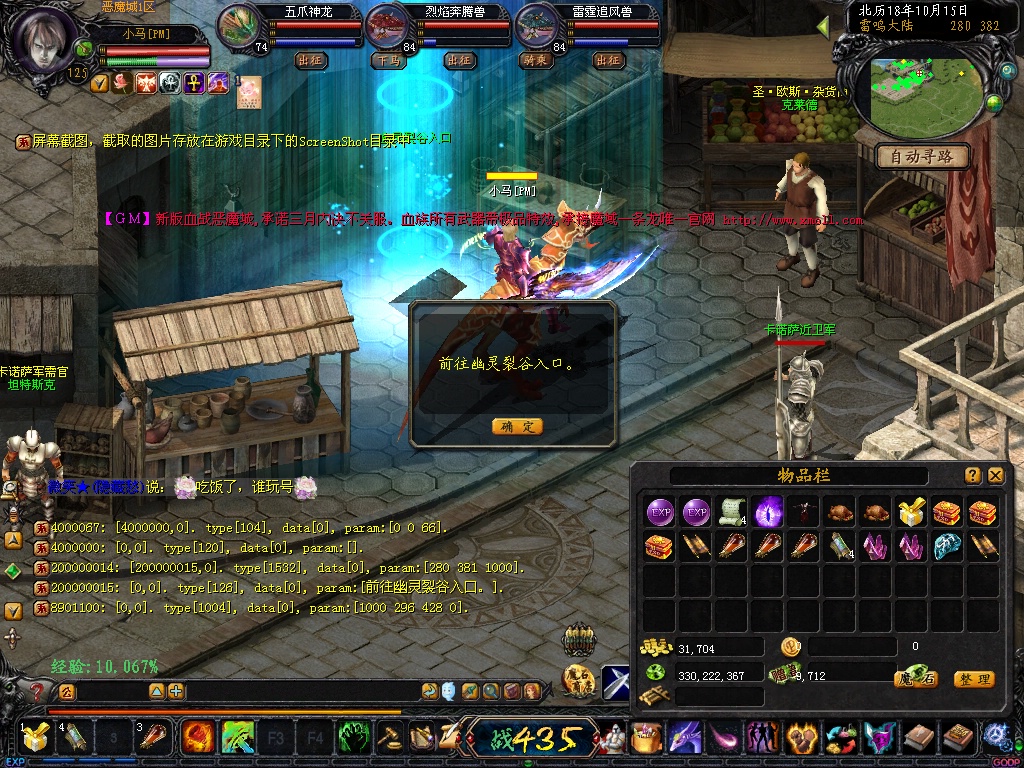The image size is (1024, 768).
Task: Open the treasure bag icon in bottom bar
Action: click(x=647, y=739)
